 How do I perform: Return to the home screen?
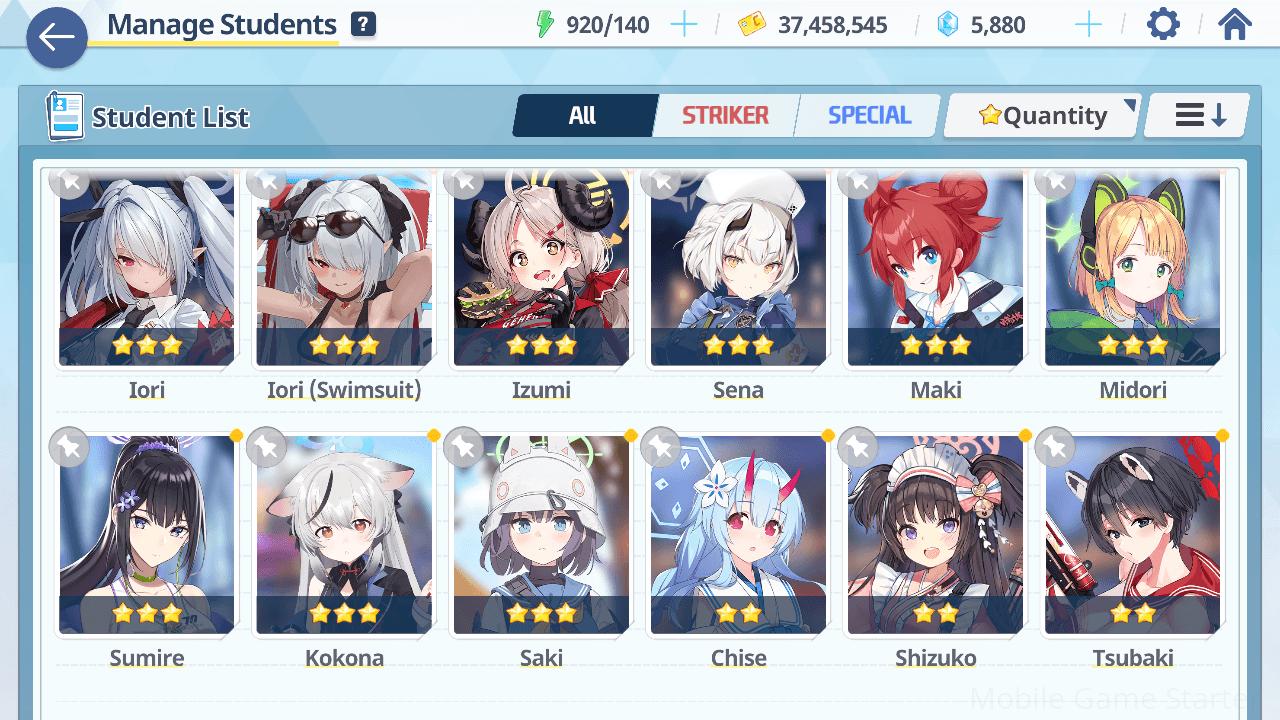pyautogui.click(x=1235, y=24)
